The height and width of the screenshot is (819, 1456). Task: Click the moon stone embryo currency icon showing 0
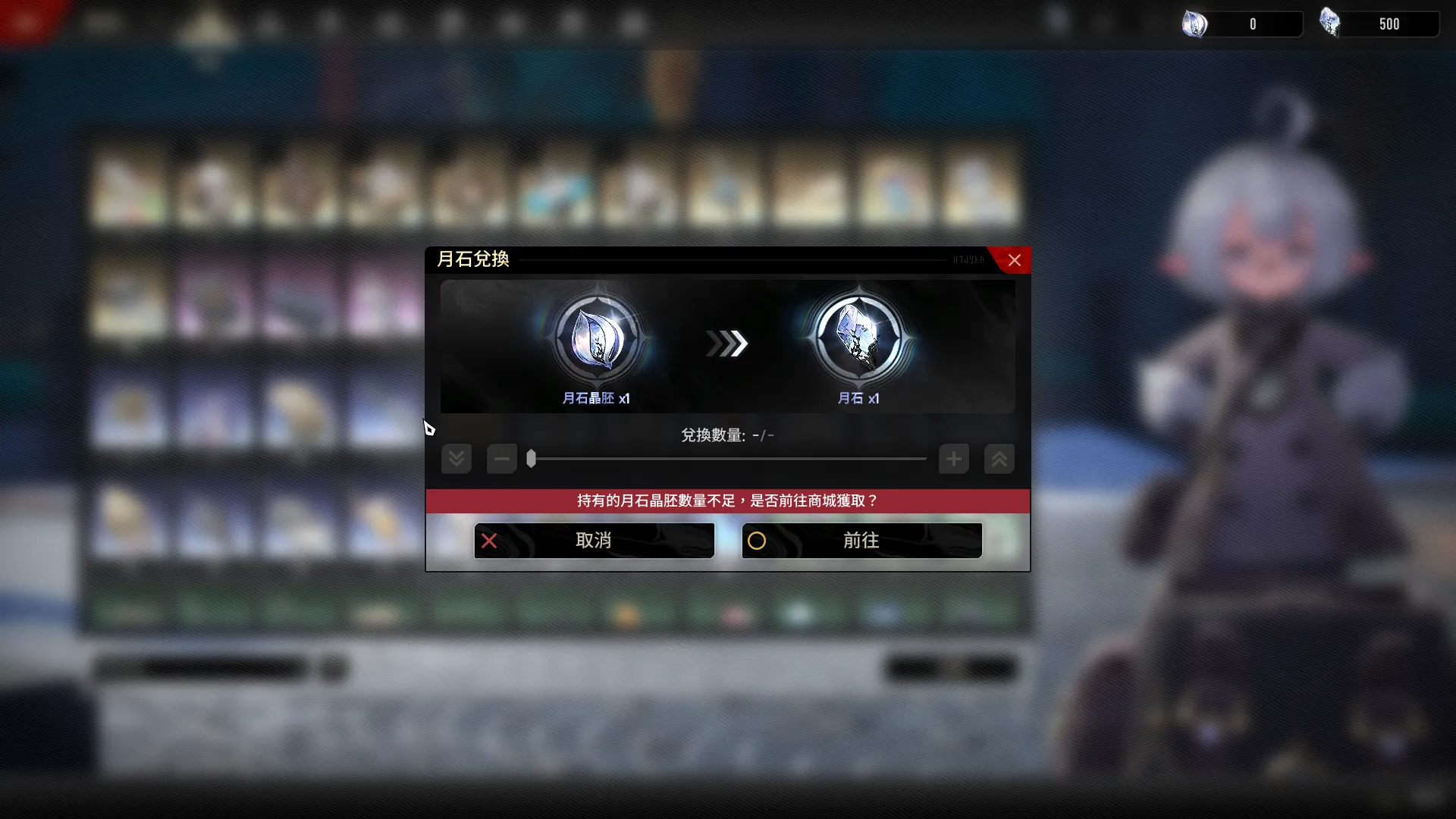1196,24
